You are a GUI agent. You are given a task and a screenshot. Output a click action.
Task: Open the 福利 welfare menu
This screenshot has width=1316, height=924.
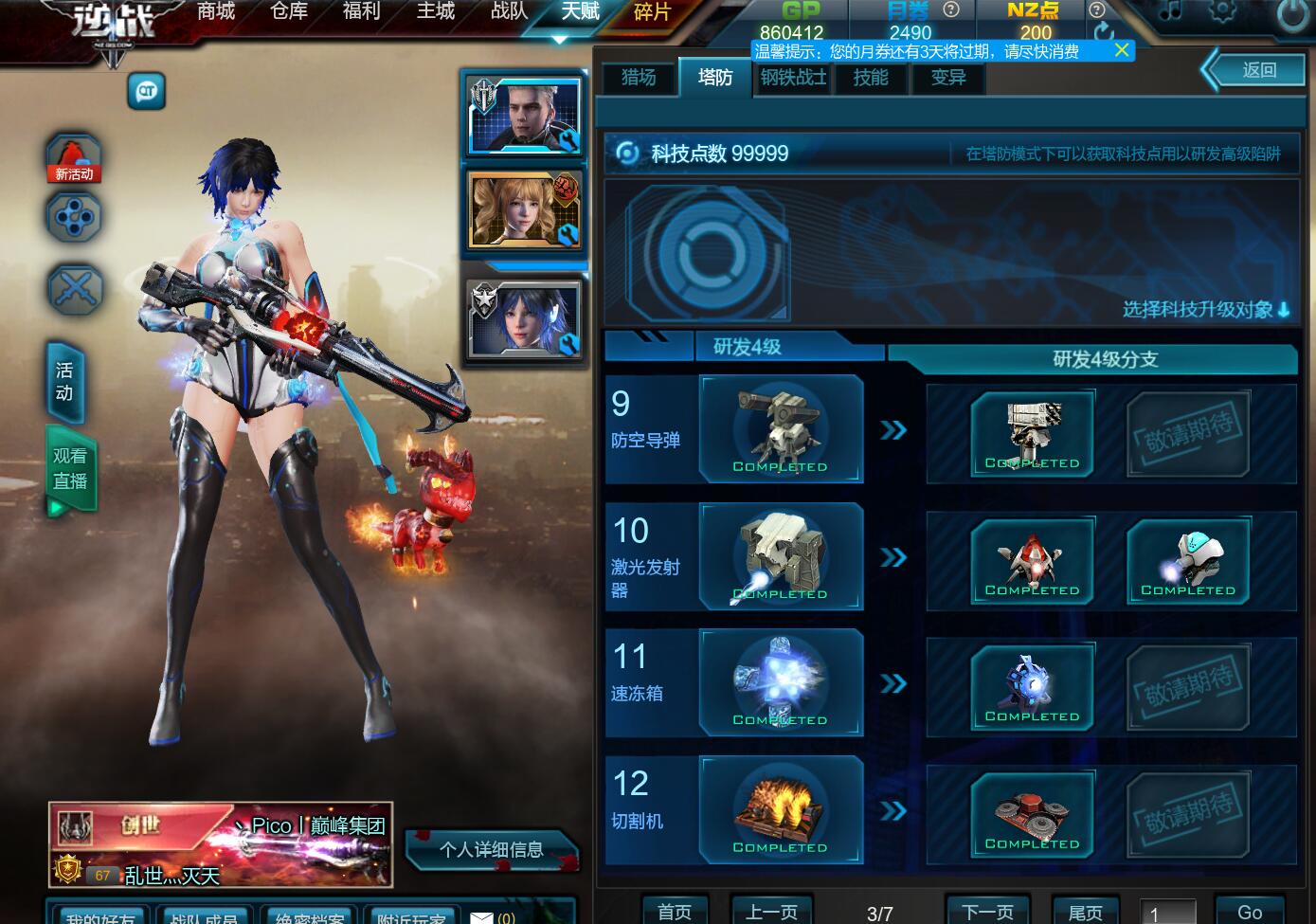[361, 12]
